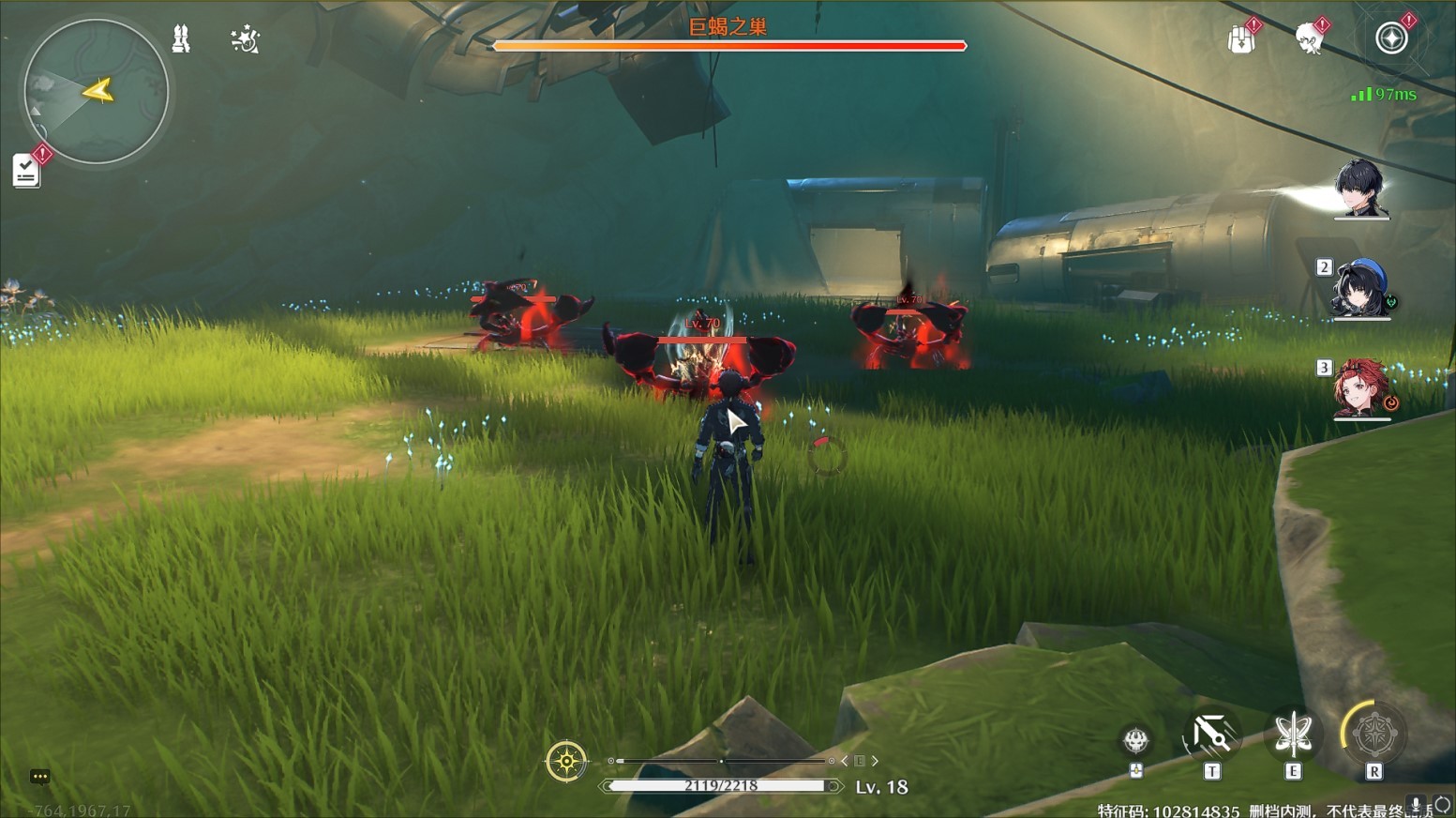Viewport: 1456px width, 818px height.
Task: Toggle the microphone button
Action: tap(1416, 805)
